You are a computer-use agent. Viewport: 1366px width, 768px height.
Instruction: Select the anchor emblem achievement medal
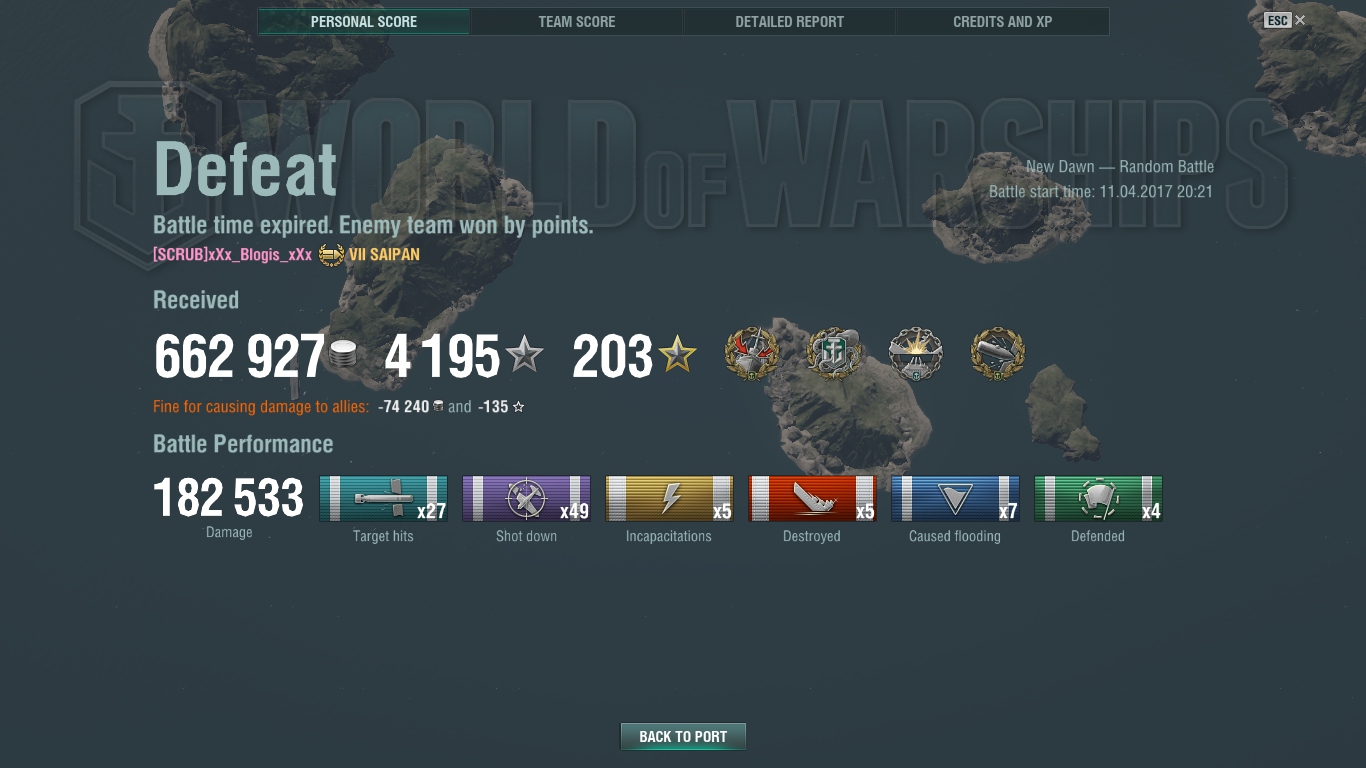coord(834,354)
